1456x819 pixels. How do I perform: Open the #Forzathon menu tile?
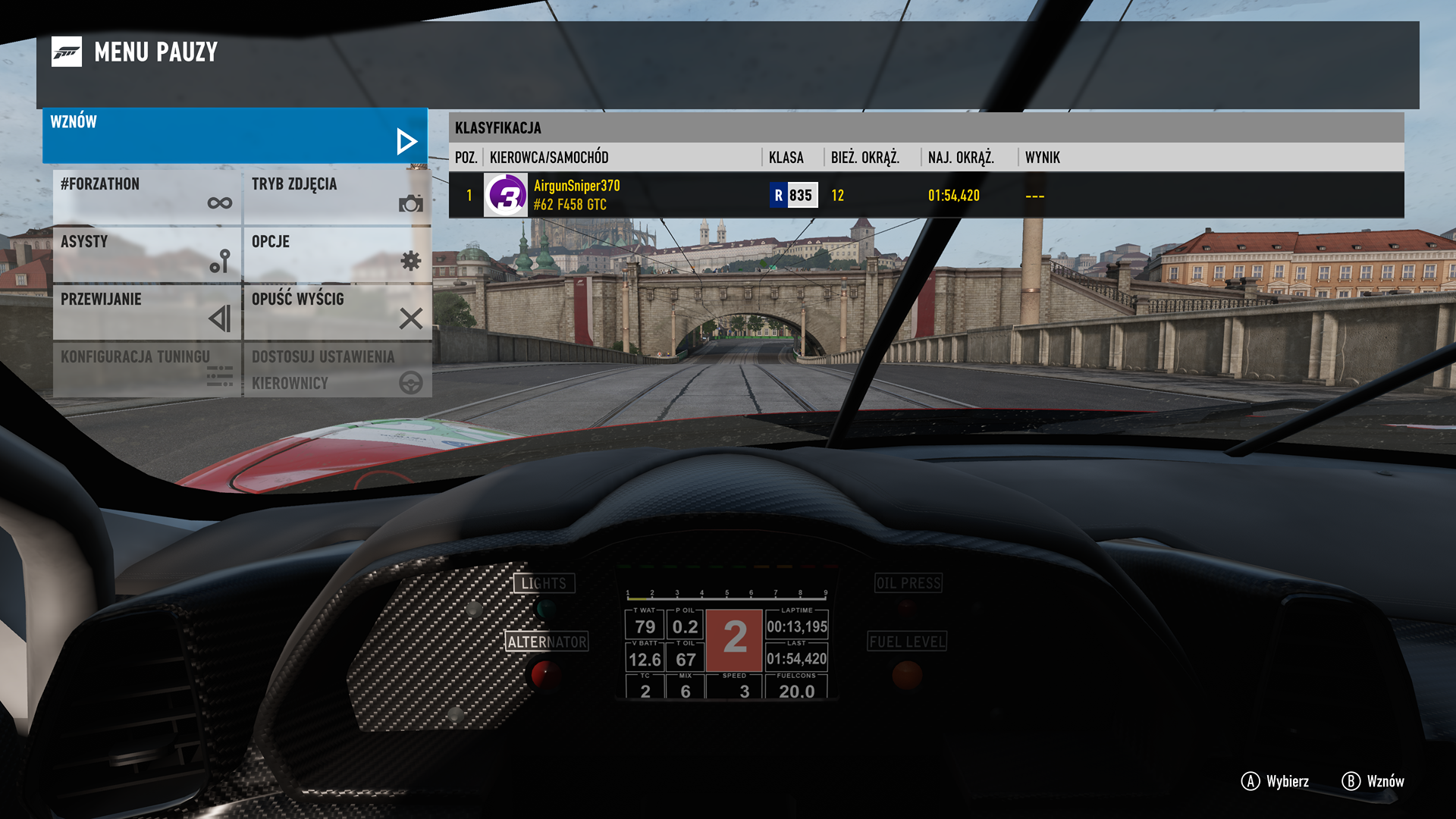(x=147, y=196)
